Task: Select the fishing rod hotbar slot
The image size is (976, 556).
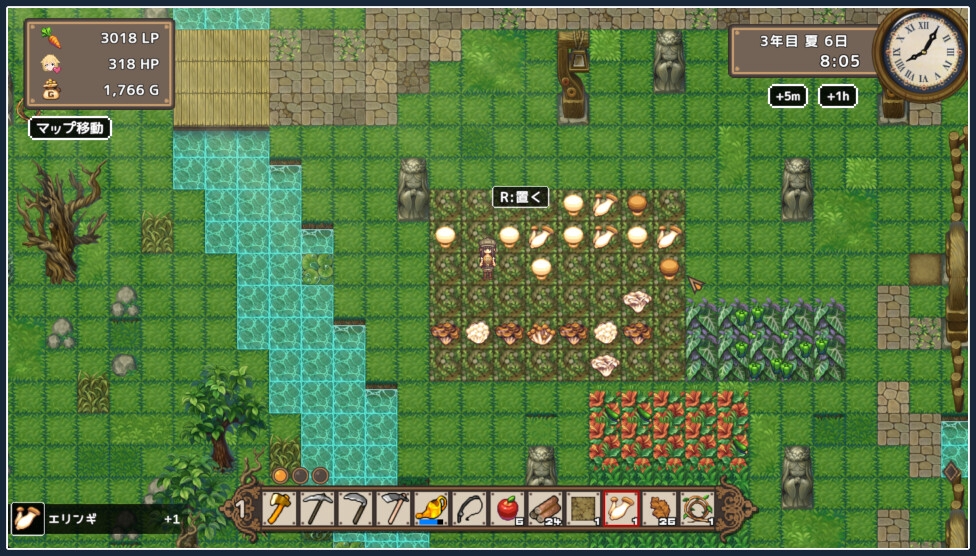Action: point(469,509)
